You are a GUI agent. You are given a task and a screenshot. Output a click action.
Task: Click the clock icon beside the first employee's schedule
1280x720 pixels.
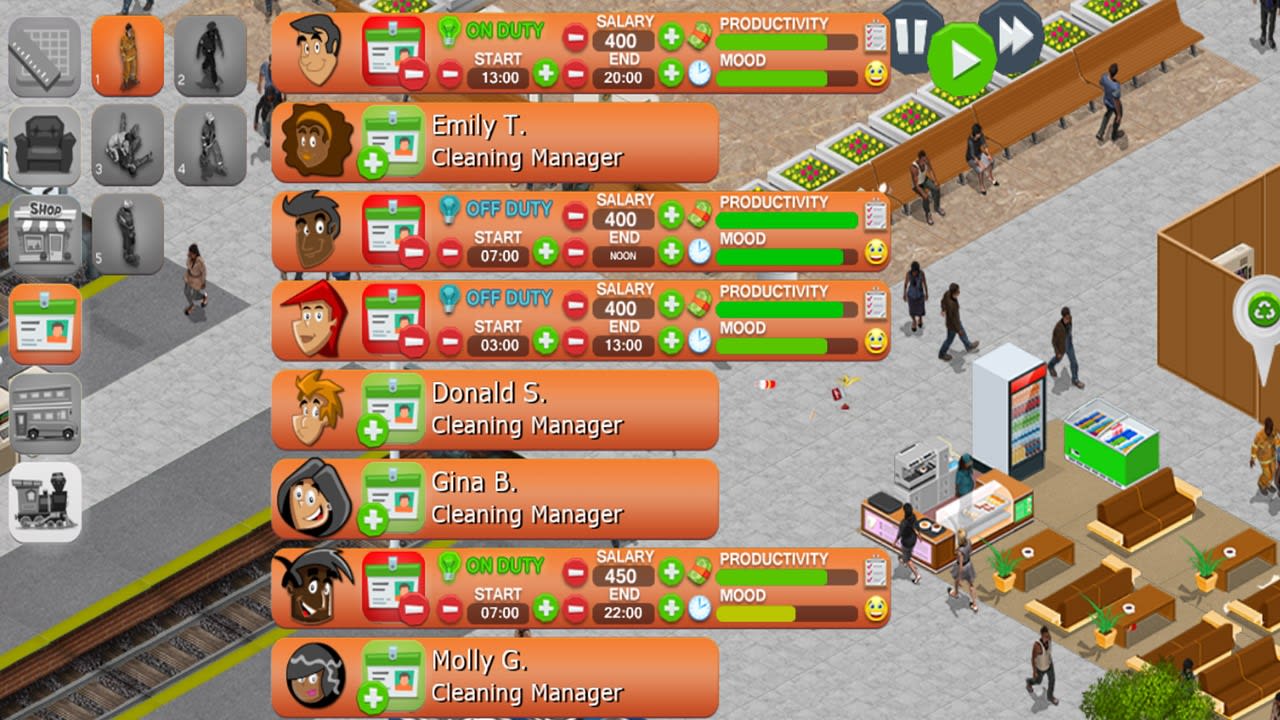click(700, 74)
